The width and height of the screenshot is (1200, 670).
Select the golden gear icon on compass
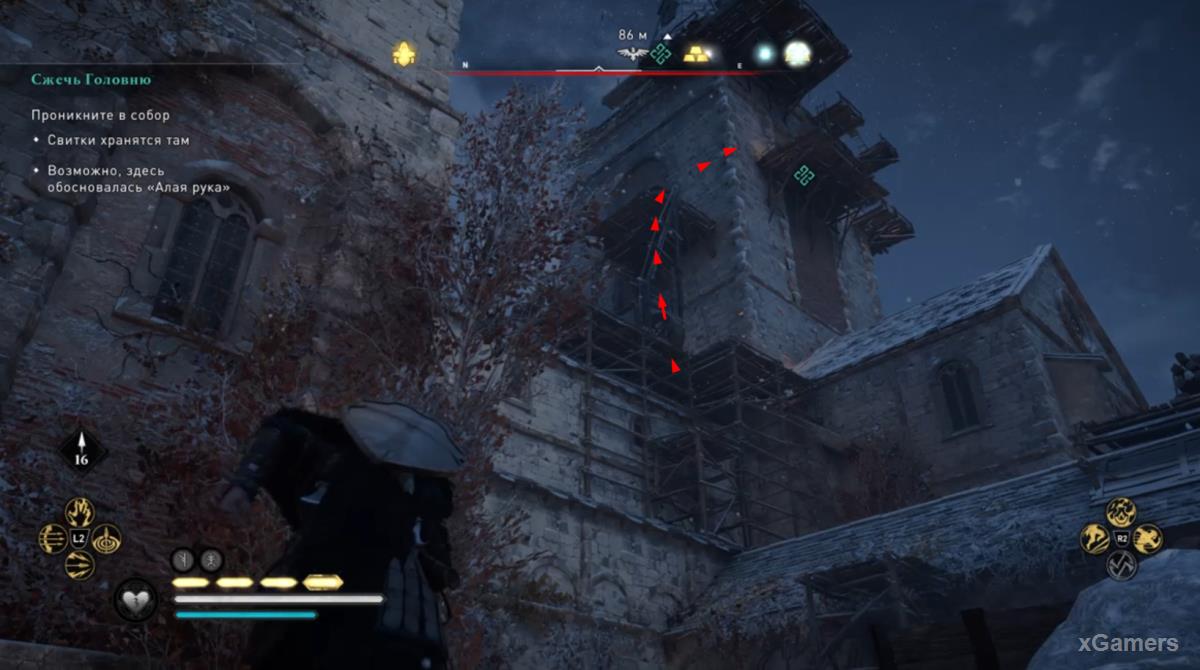(x=404, y=54)
